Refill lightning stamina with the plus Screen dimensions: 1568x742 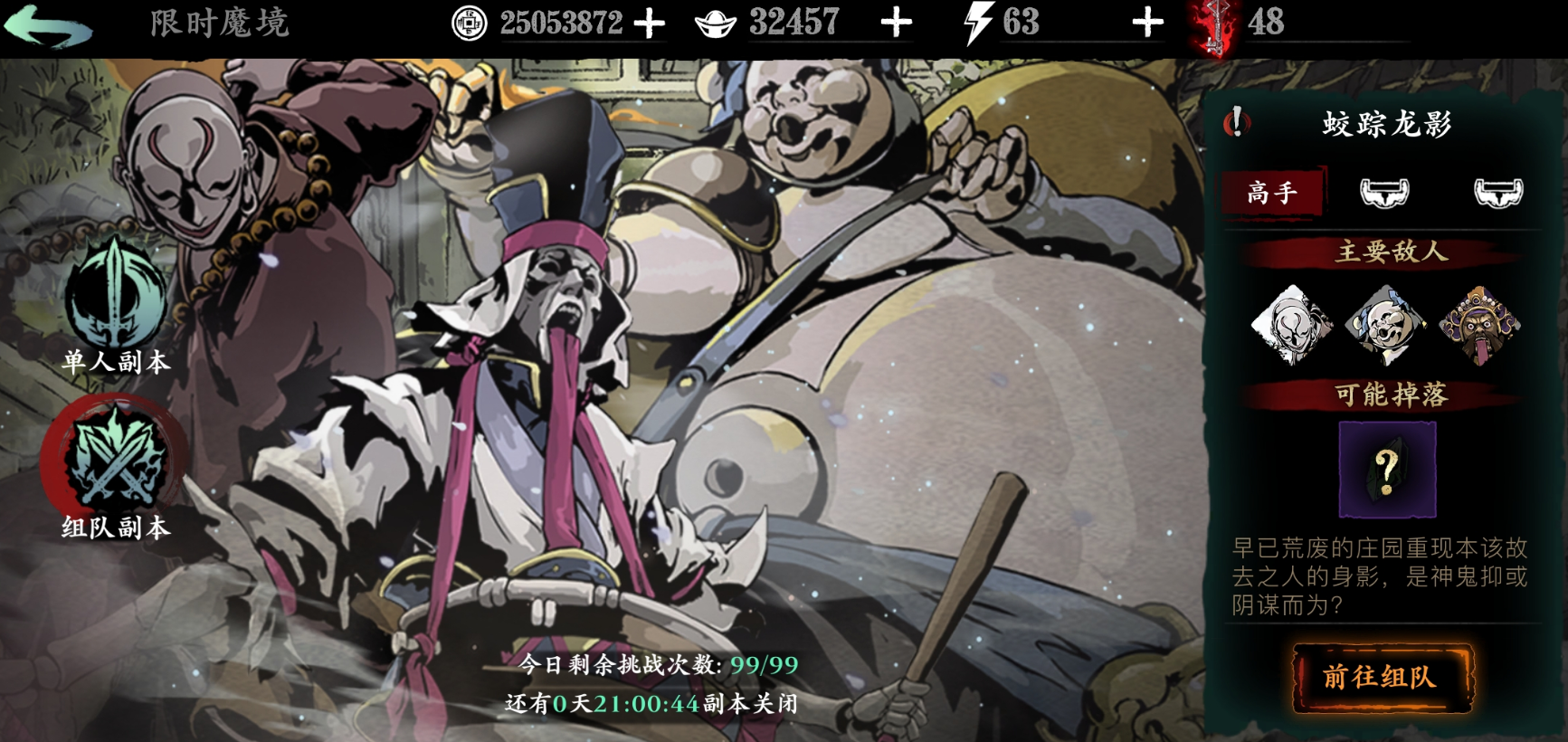(1147, 24)
